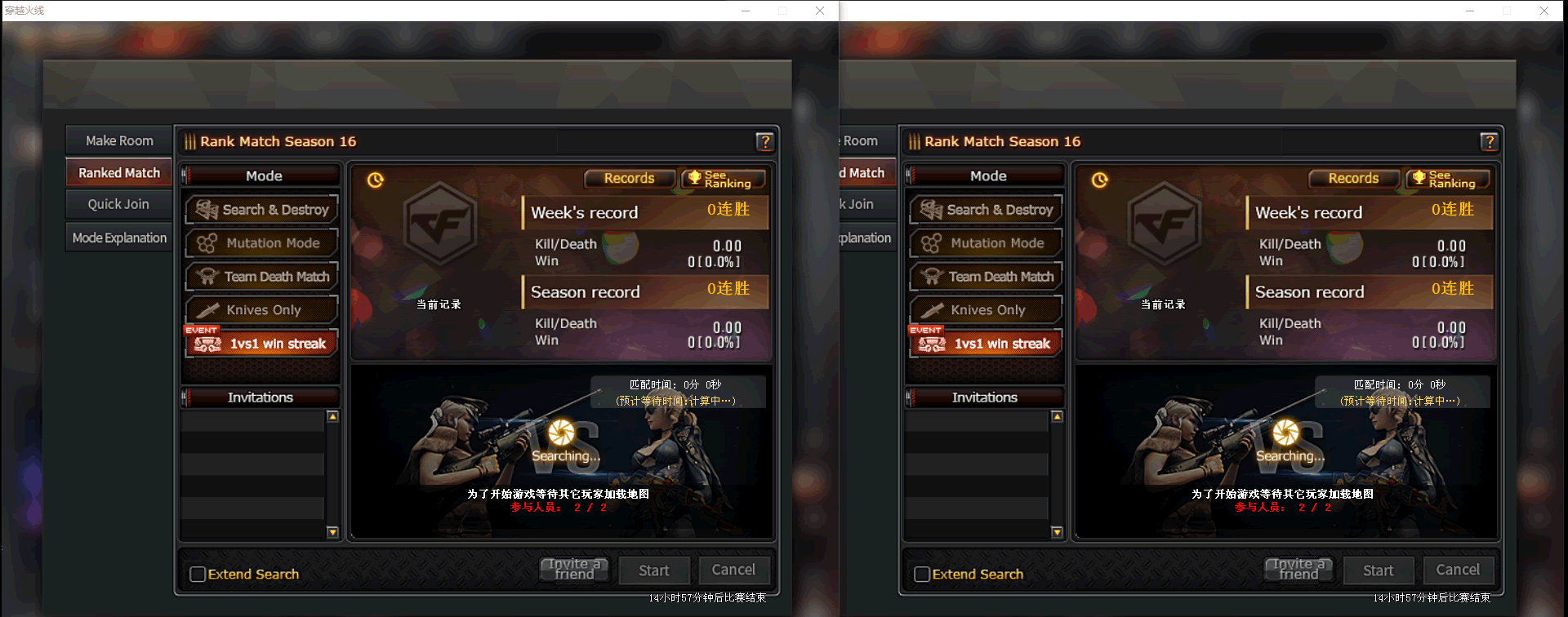This screenshot has width=1568, height=617.
Task: Click Invitations list down arrow in left window
Action: [x=332, y=532]
